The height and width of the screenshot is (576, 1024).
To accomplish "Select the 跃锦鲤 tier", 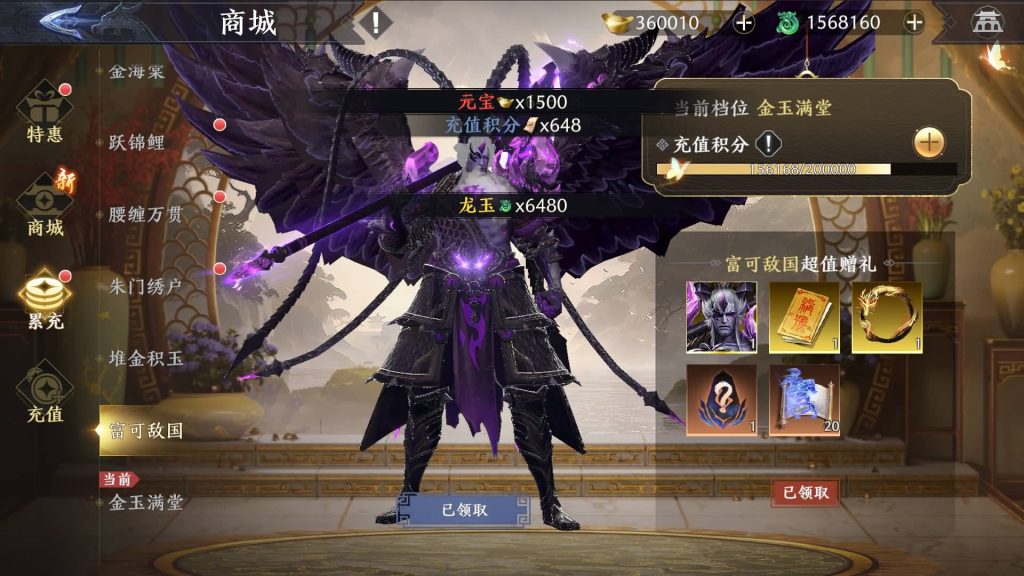I will 137,142.
